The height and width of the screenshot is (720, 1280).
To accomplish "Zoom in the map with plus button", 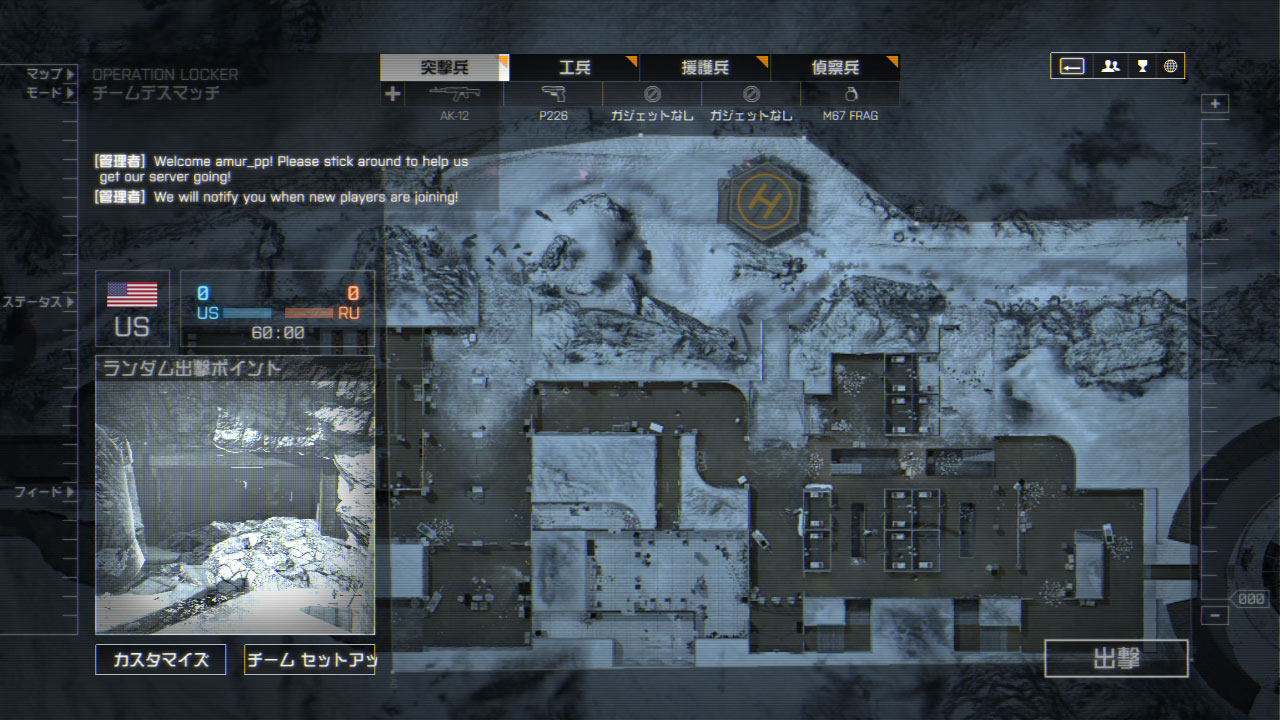I will pyautogui.click(x=1215, y=104).
